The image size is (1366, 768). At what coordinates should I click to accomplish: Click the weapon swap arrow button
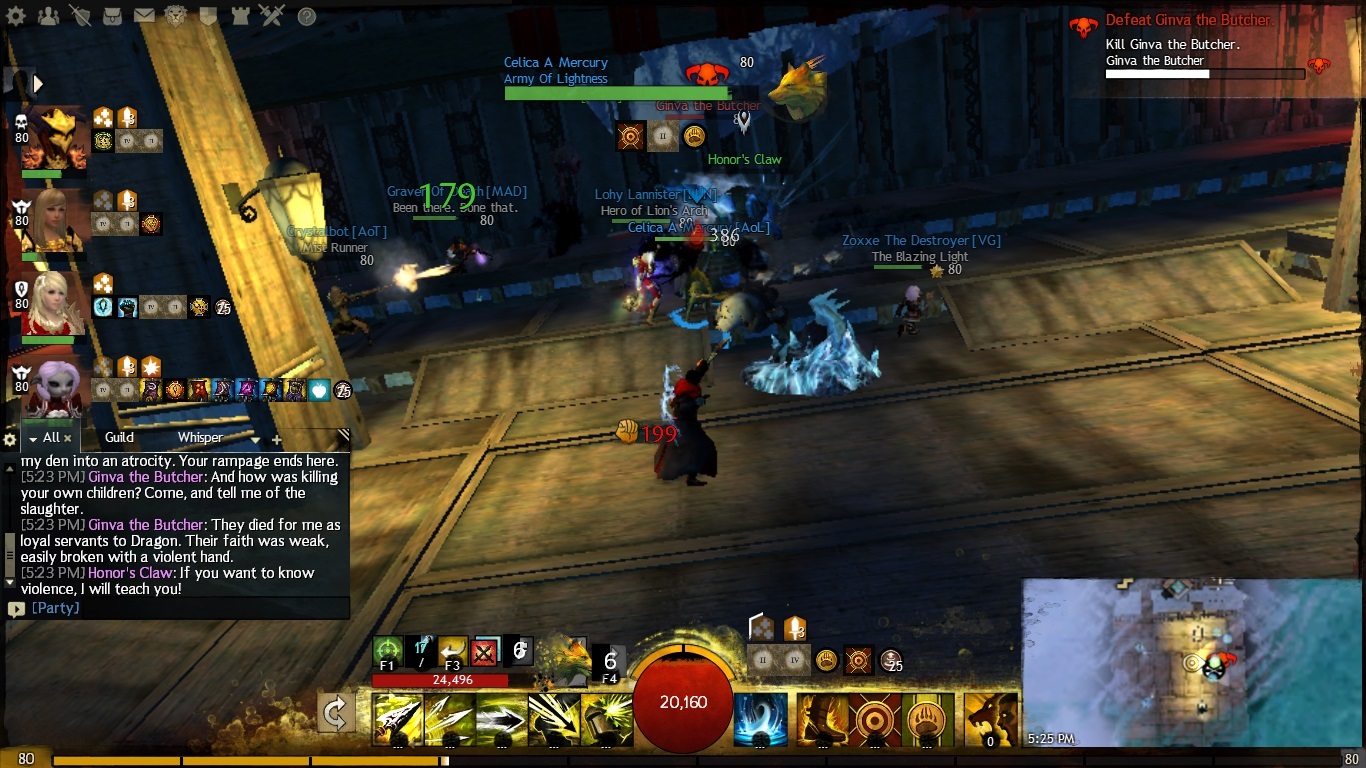[x=336, y=713]
